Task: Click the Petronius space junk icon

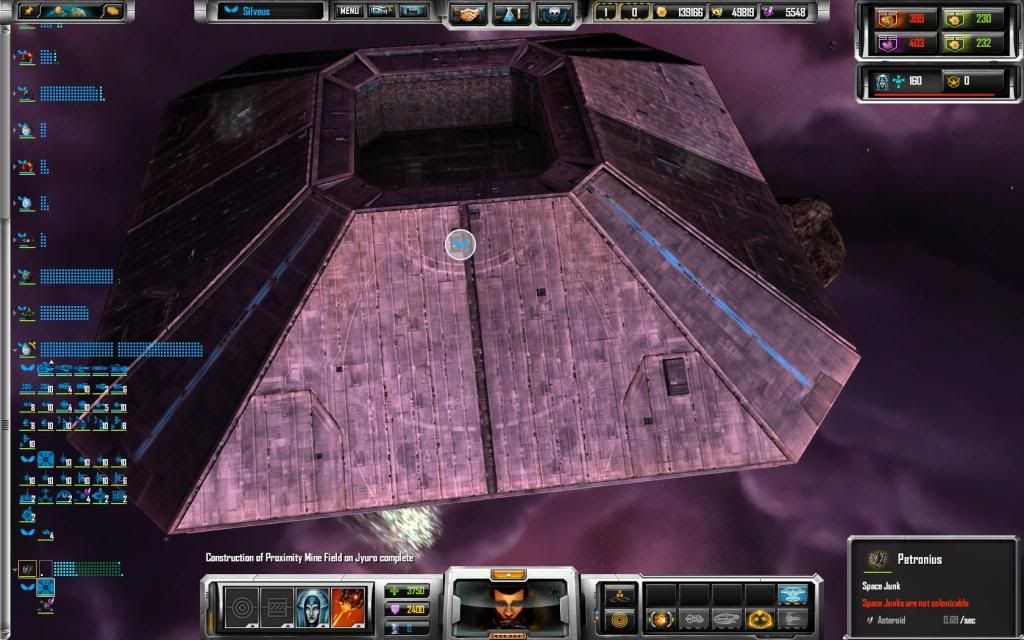Action: click(875, 560)
